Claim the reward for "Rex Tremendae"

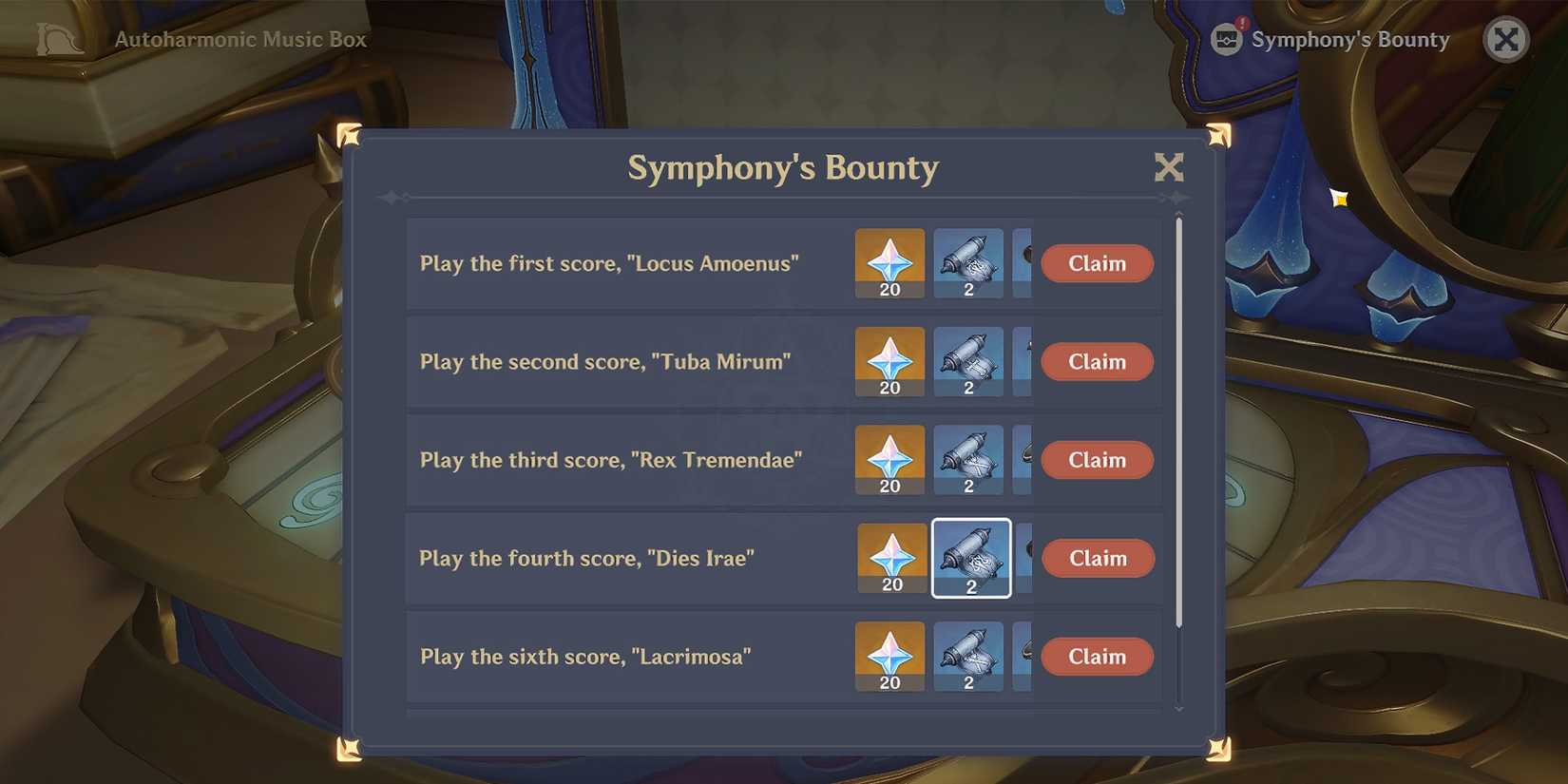click(1096, 460)
